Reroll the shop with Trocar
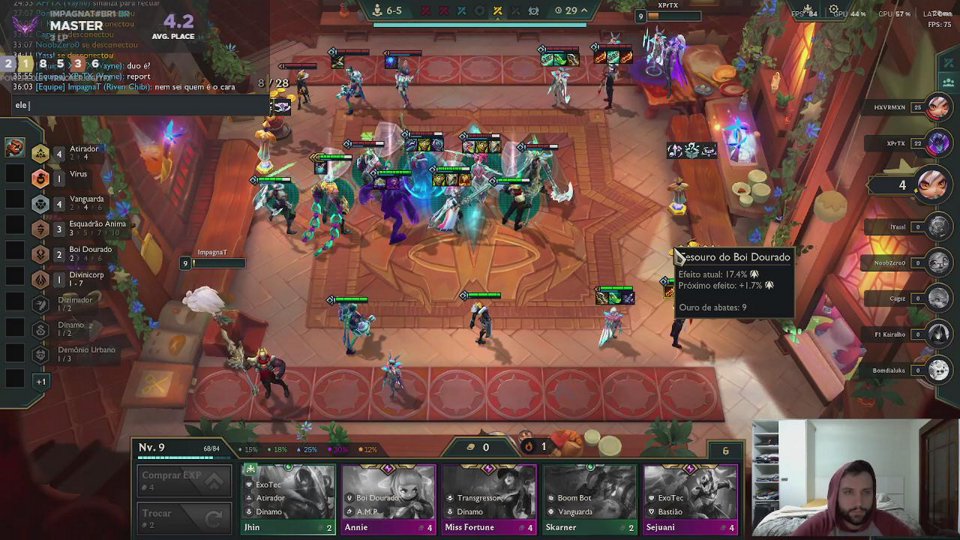The width and height of the screenshot is (960, 540). [184, 518]
